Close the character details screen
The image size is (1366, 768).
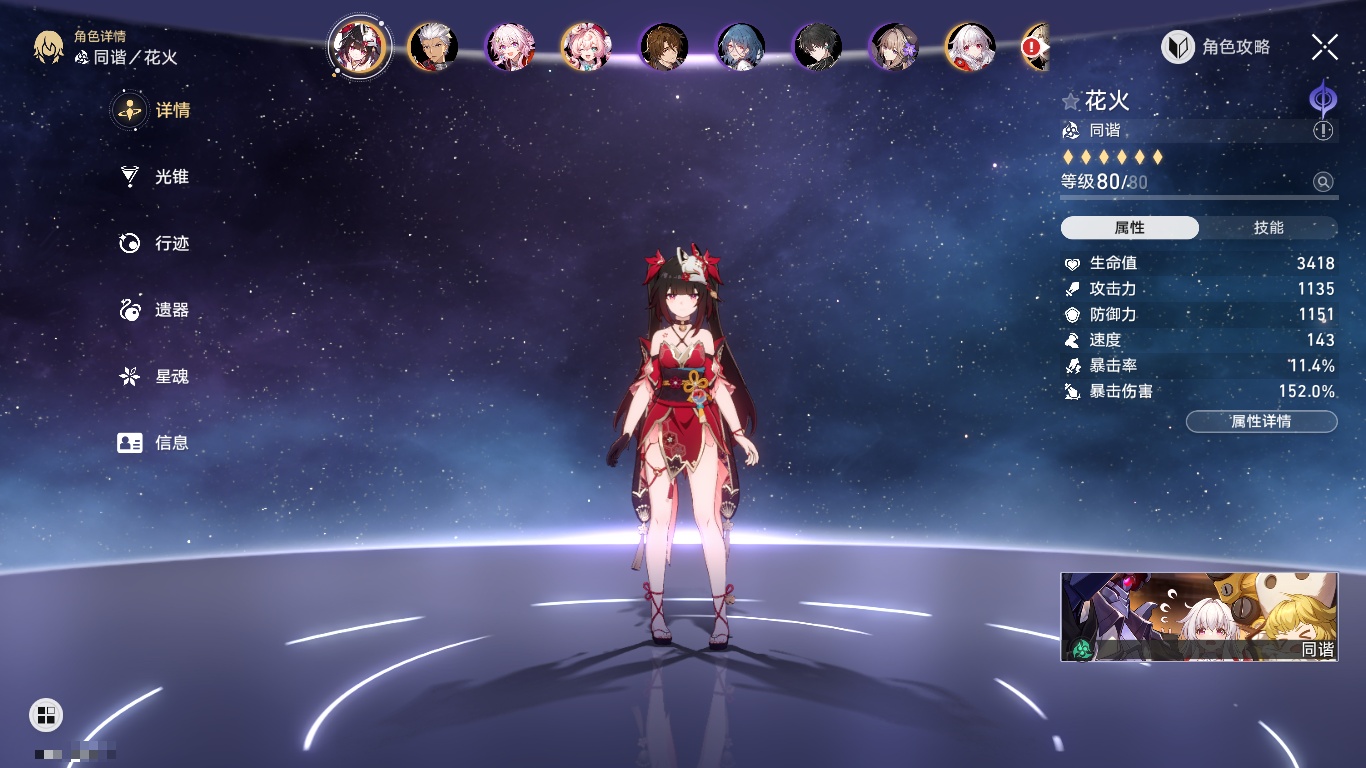[x=1324, y=47]
